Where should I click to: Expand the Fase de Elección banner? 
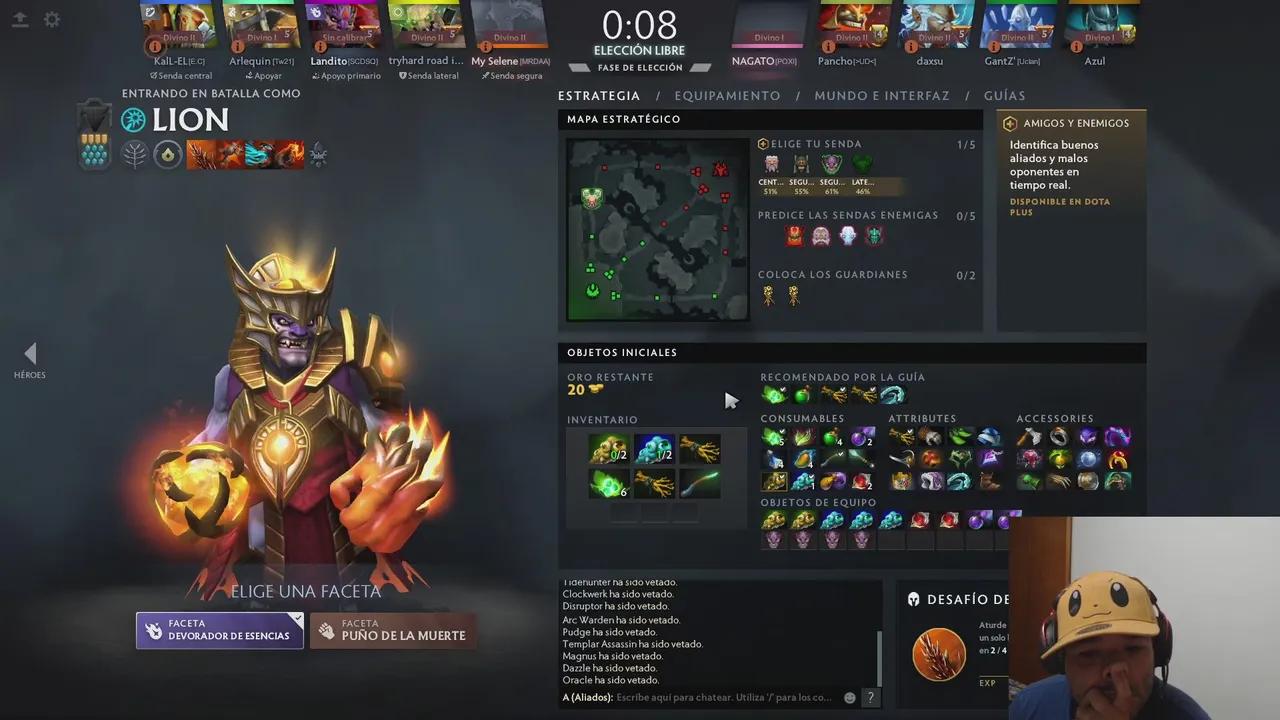[x=640, y=67]
